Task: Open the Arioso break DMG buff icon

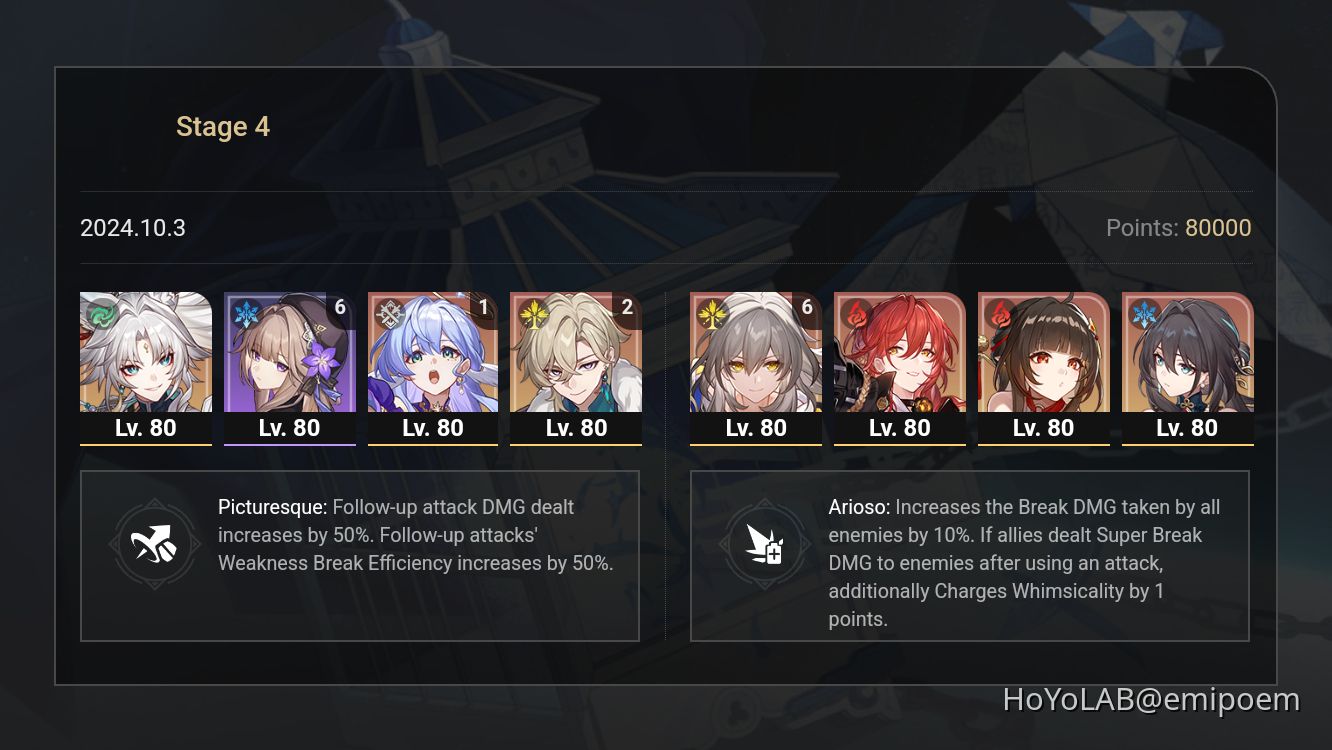Action: click(765, 544)
